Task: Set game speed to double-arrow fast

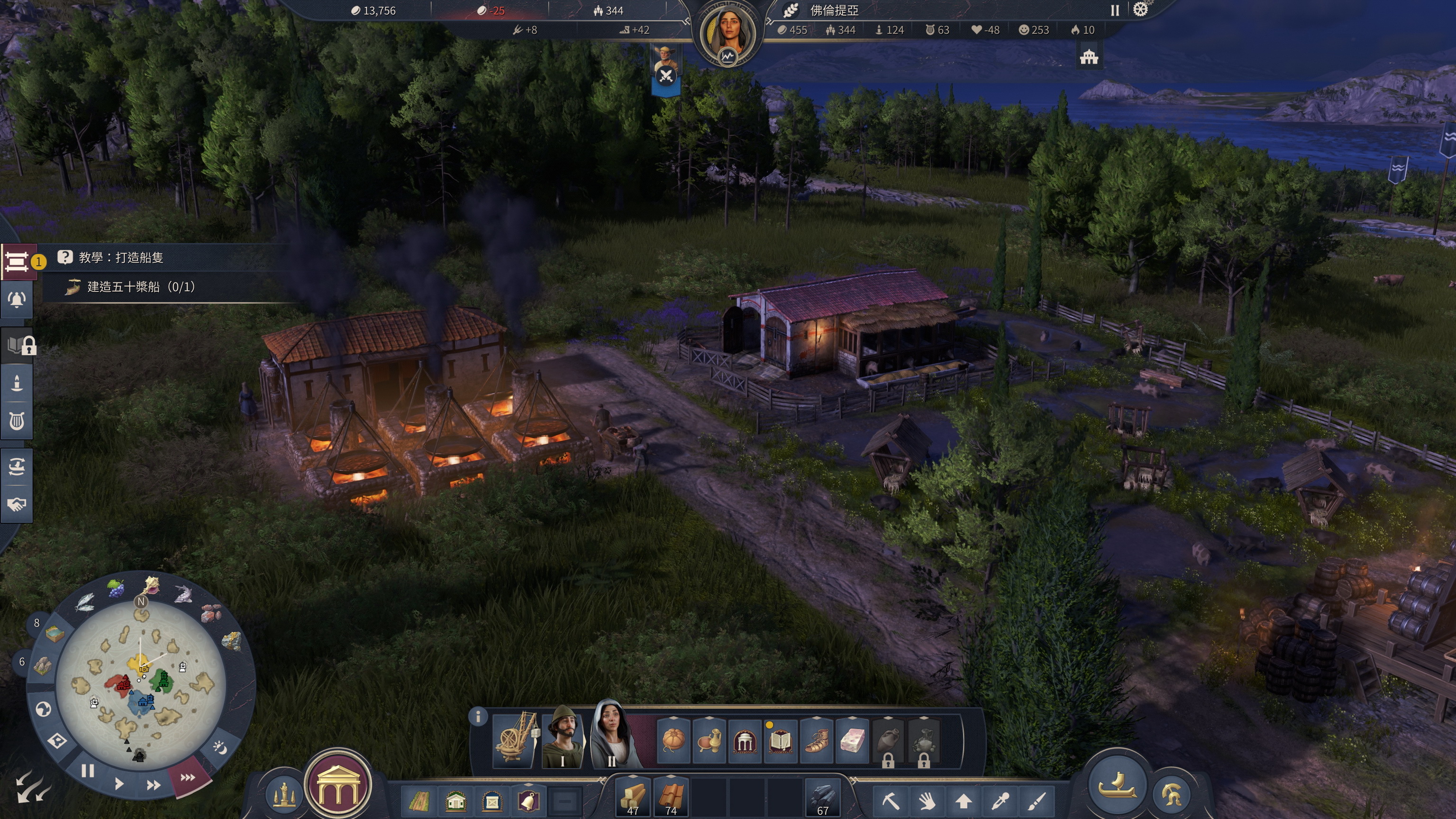Action: click(x=153, y=785)
